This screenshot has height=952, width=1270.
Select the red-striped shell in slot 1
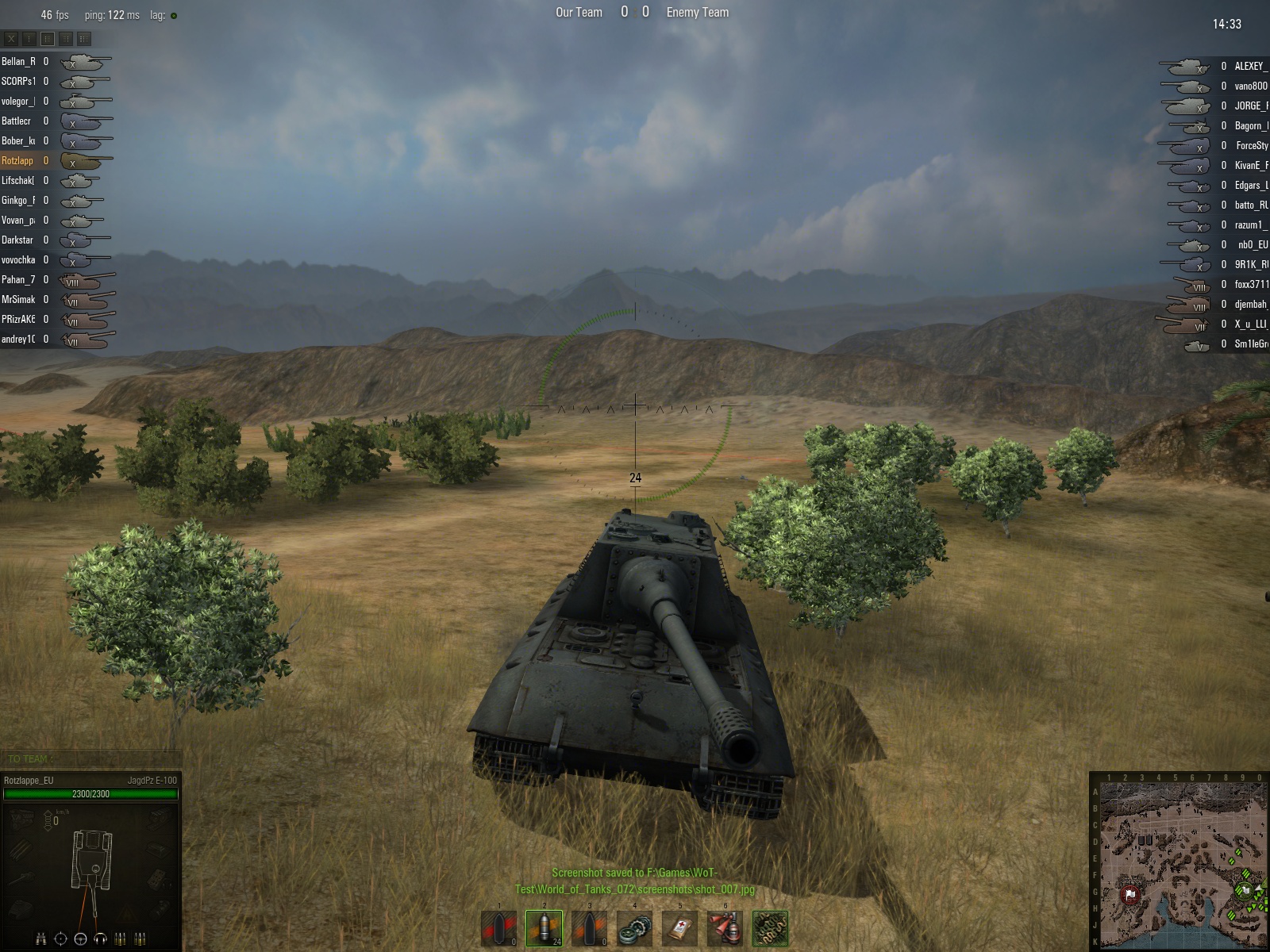pos(498,927)
